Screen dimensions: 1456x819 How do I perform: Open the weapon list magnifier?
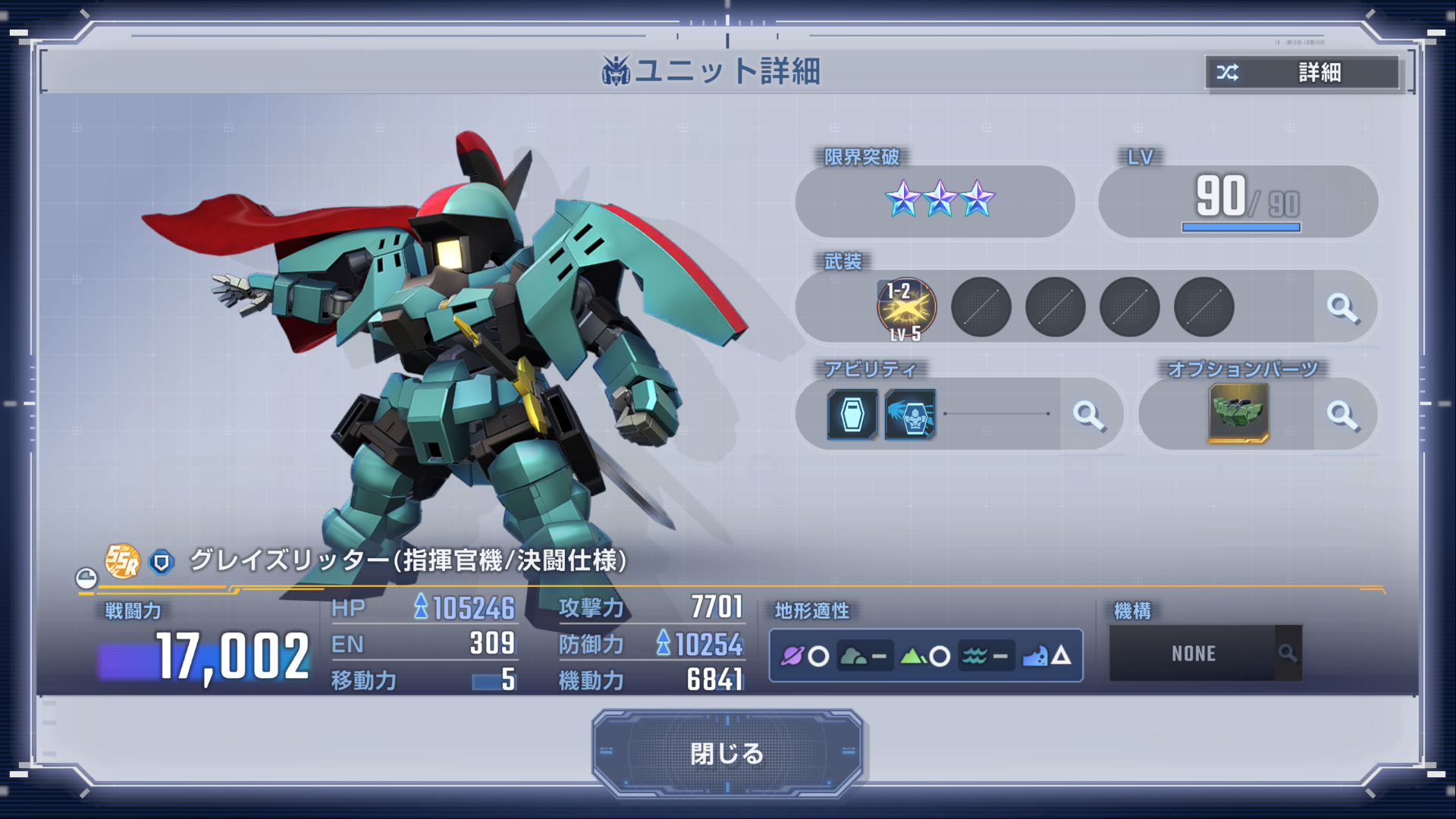(1342, 308)
